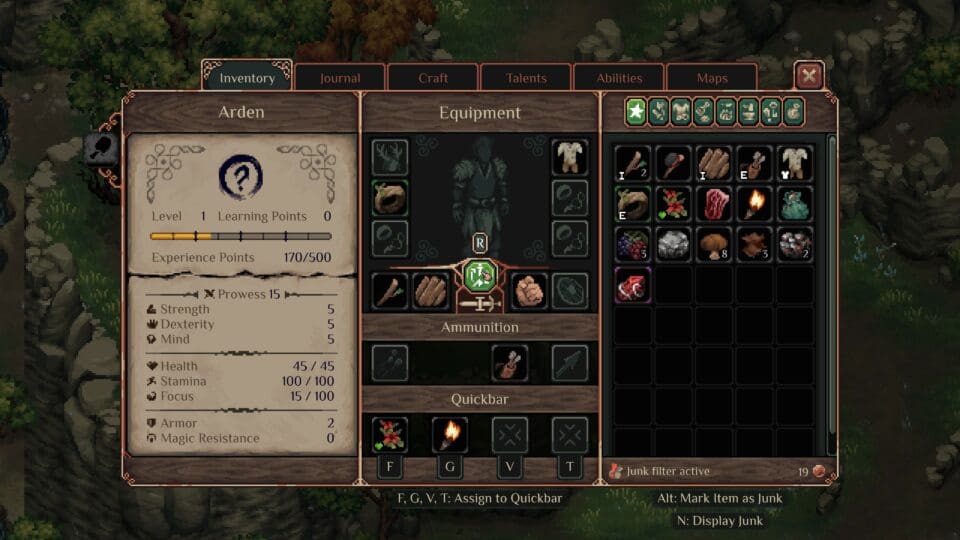The image size is (960, 540).
Task: Select the green pouch inventory item
Action: click(x=795, y=204)
